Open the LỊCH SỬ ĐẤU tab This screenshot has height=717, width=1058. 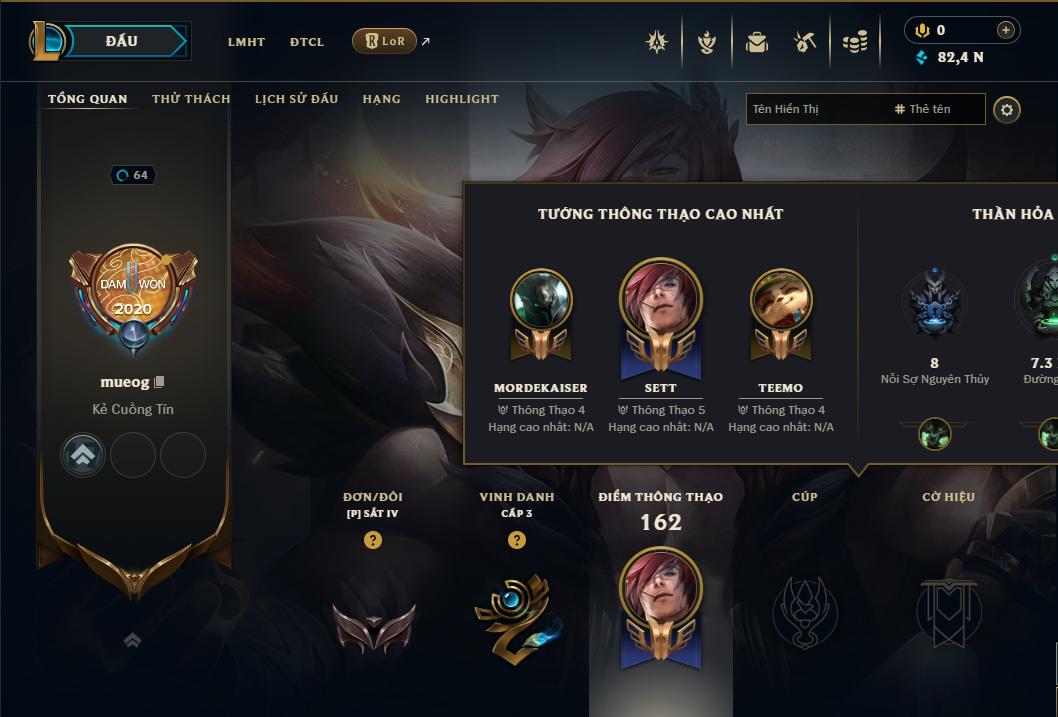[296, 99]
